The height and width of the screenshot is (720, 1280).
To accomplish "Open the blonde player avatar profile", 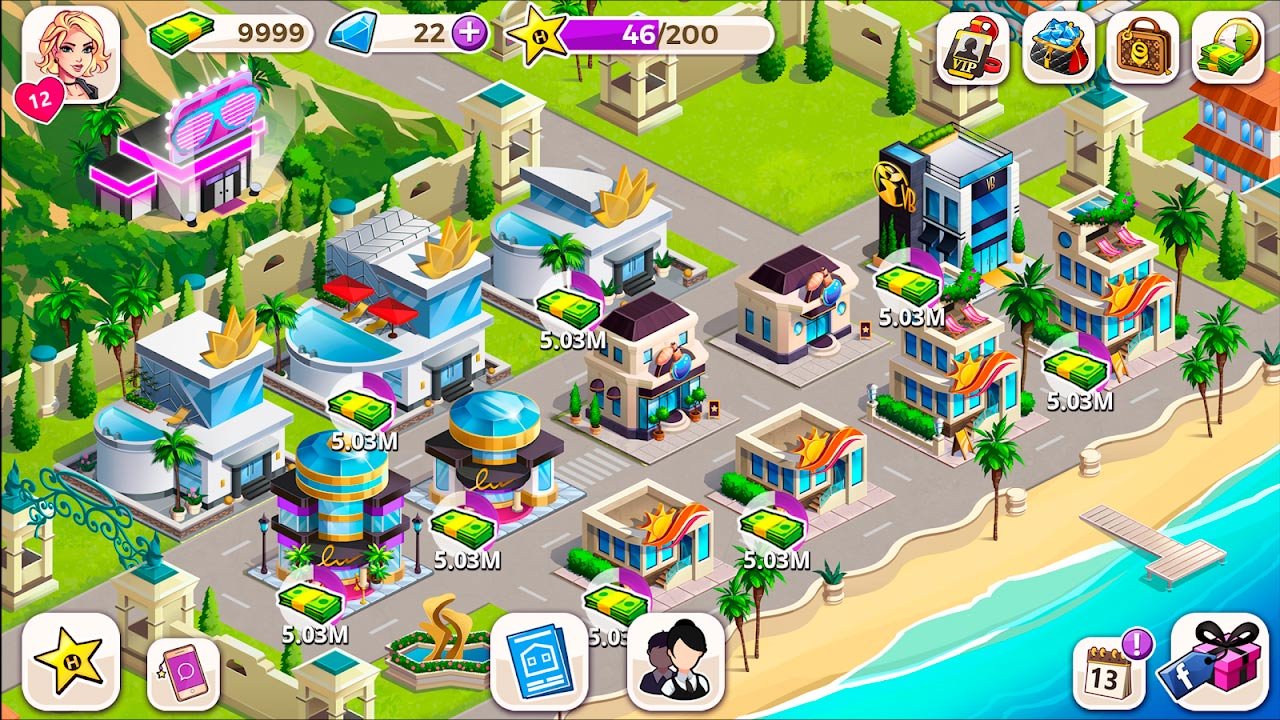I will [x=70, y=54].
